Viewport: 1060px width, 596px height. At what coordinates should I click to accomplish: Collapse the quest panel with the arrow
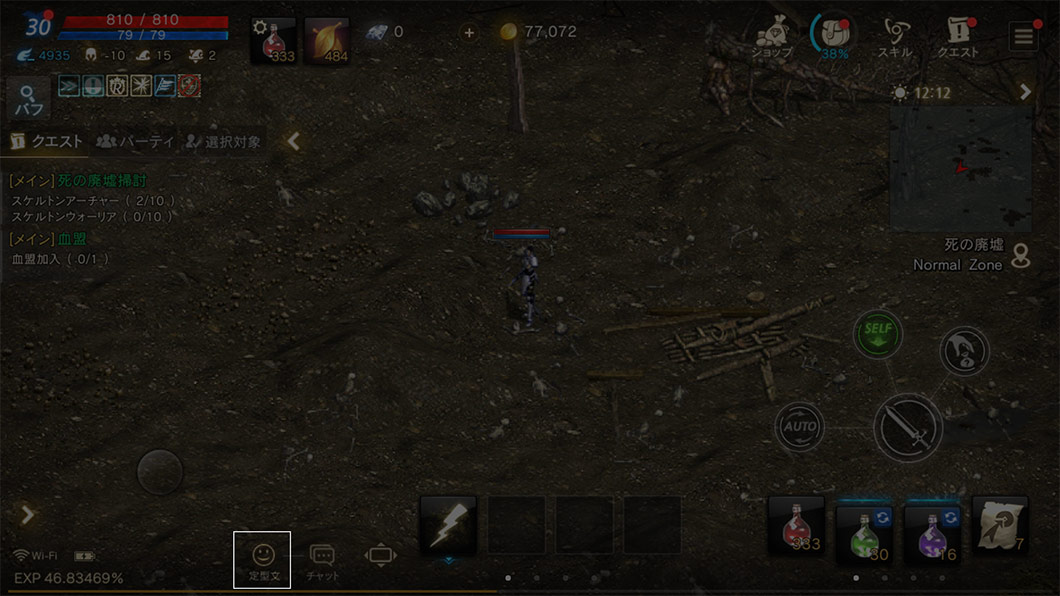pyautogui.click(x=293, y=141)
